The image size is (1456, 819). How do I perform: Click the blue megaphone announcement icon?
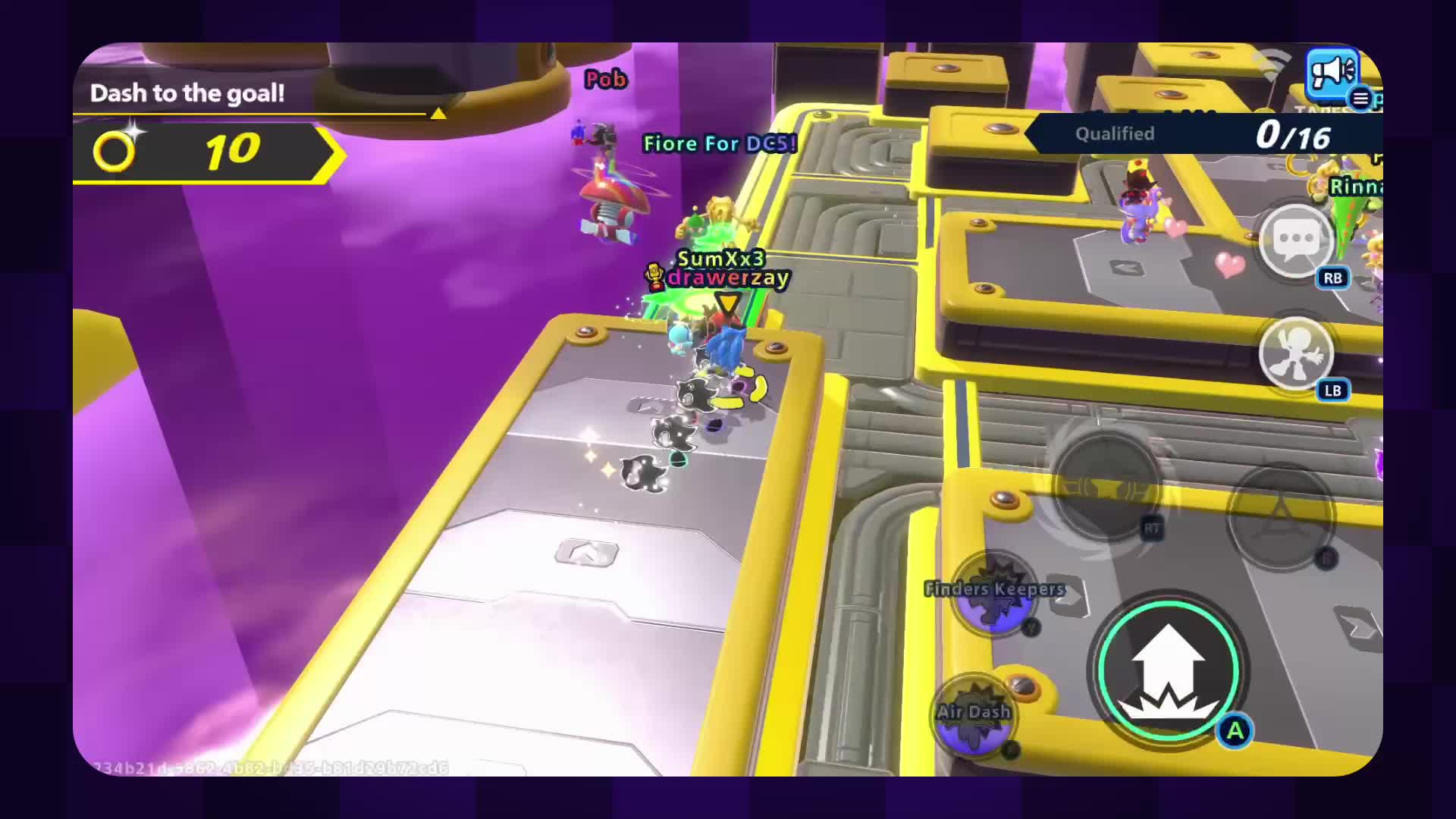pos(1332,73)
